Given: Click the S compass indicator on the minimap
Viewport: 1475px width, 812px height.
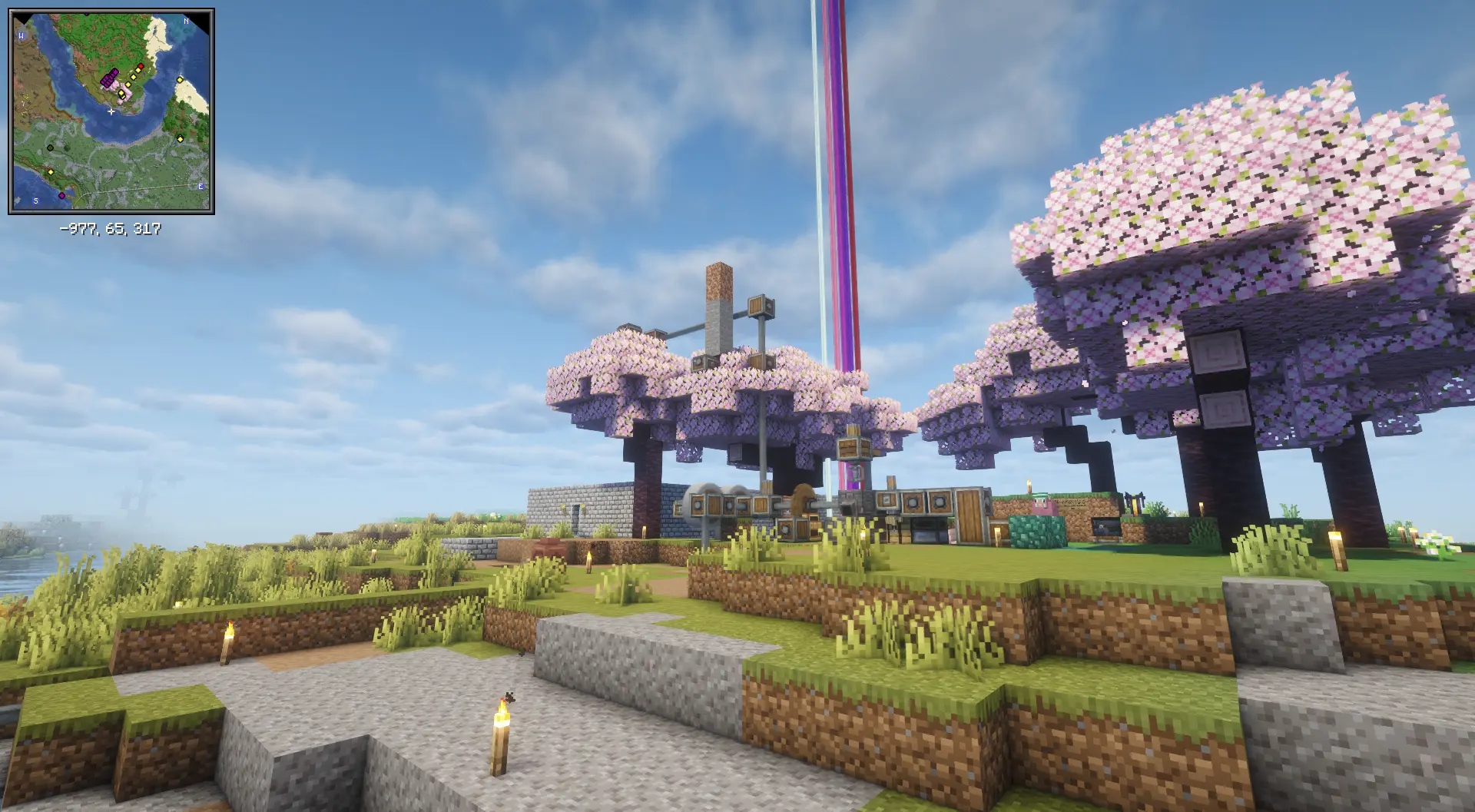Looking at the screenshot, I should pos(35,201).
